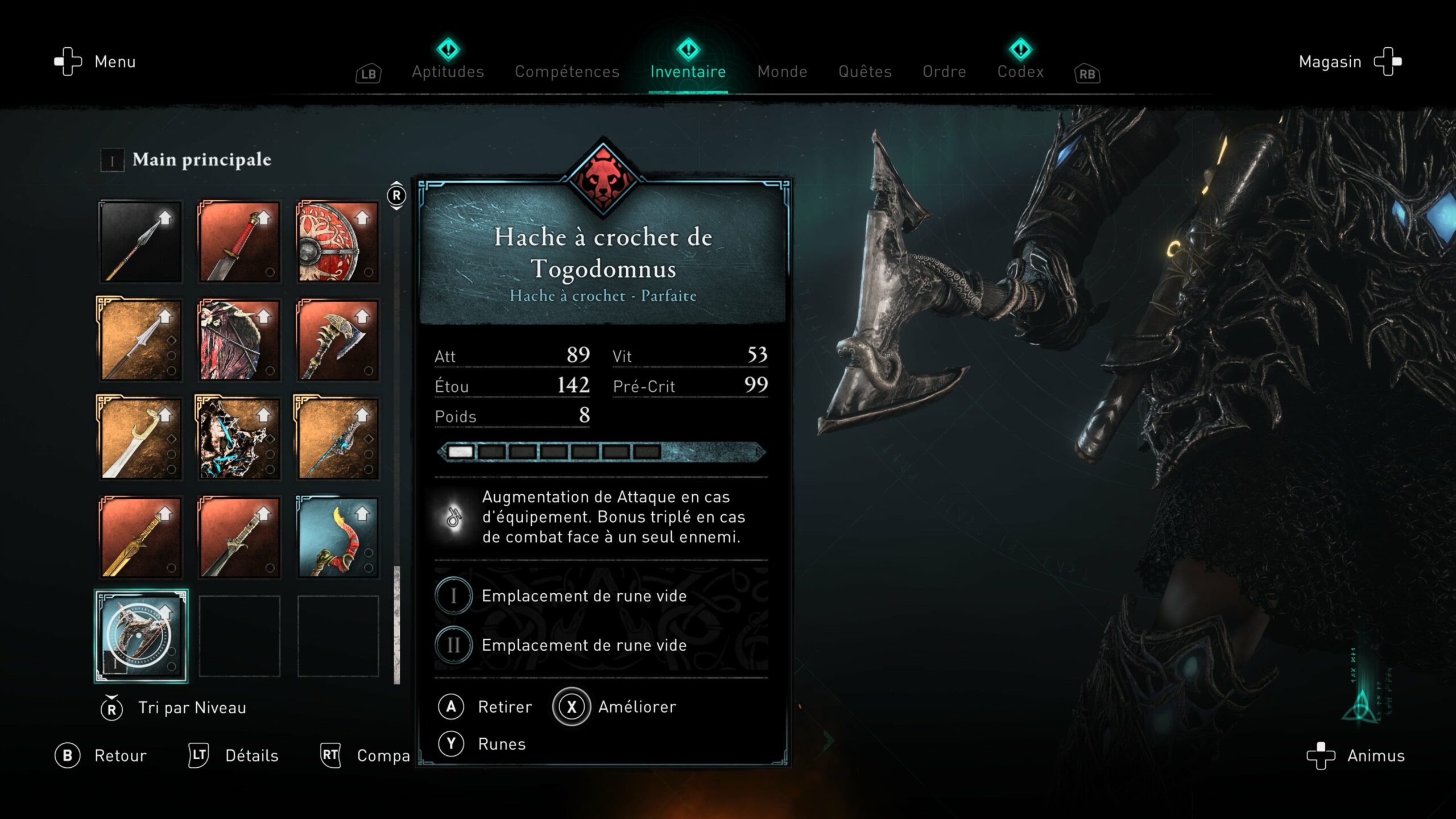Select the horned fur-covered shield slot

point(239,340)
